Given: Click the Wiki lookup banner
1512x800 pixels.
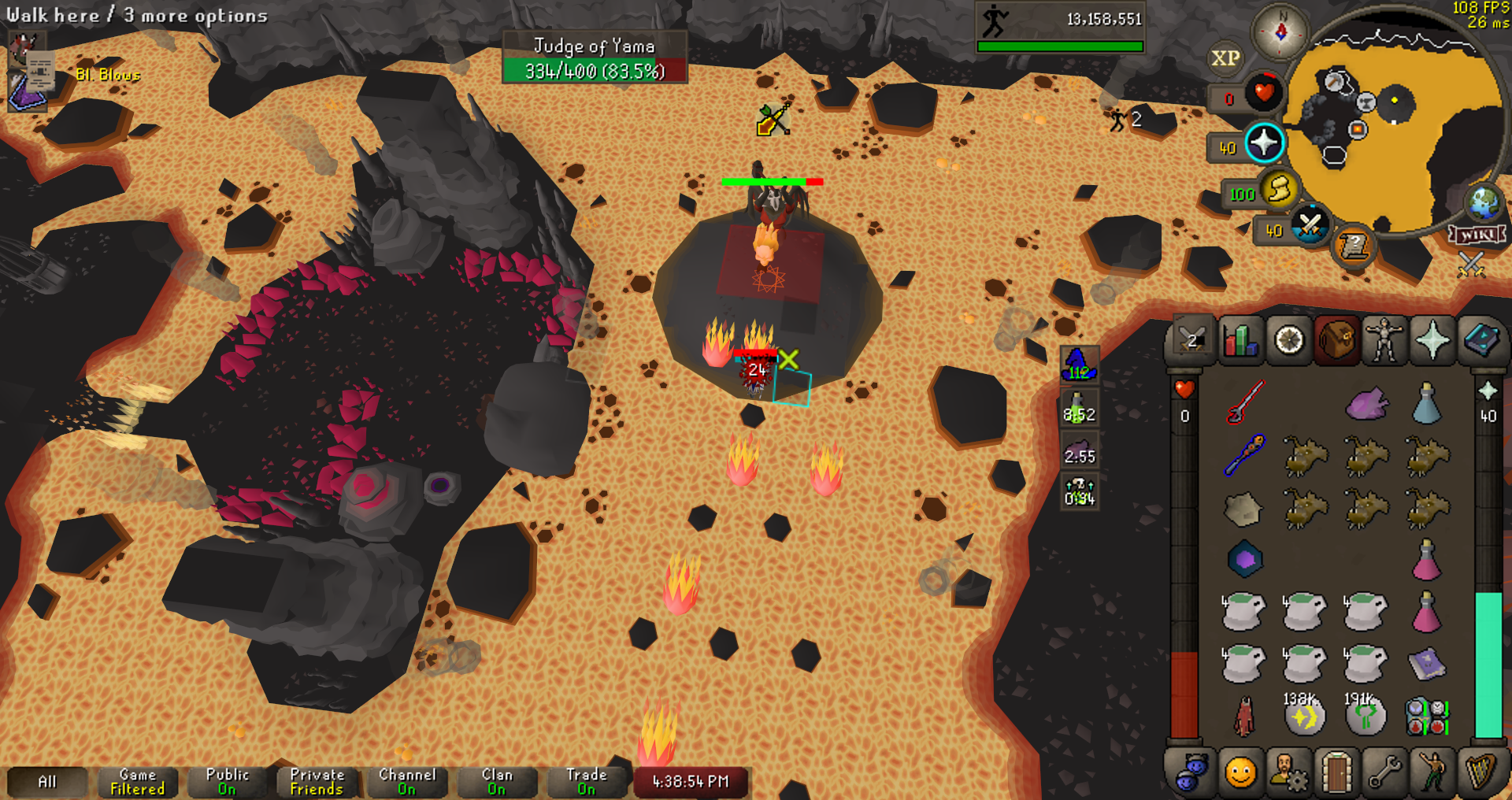Looking at the screenshot, I should click(1477, 235).
